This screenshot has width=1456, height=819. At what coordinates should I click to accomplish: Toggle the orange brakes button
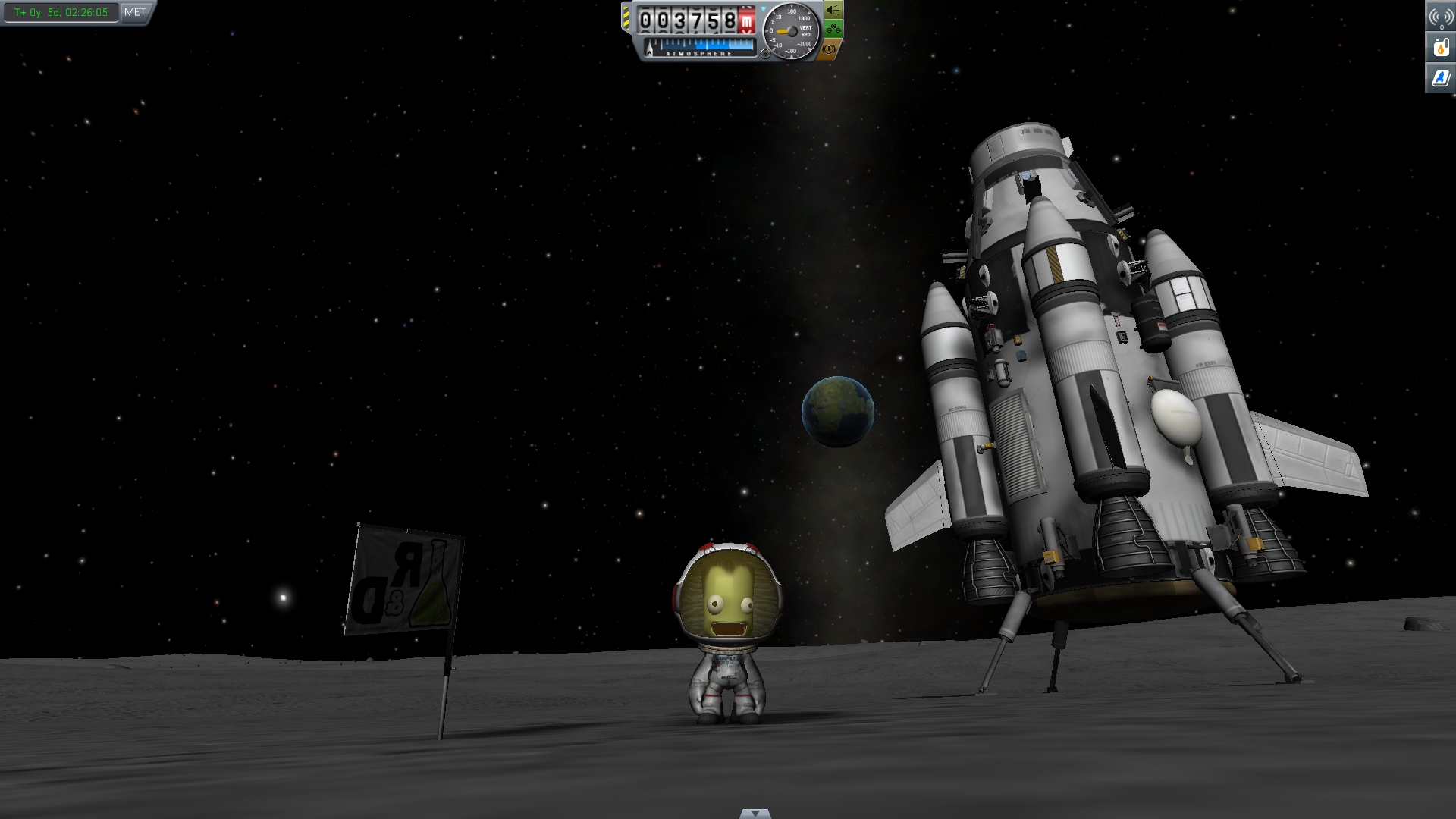pyautogui.click(x=830, y=49)
